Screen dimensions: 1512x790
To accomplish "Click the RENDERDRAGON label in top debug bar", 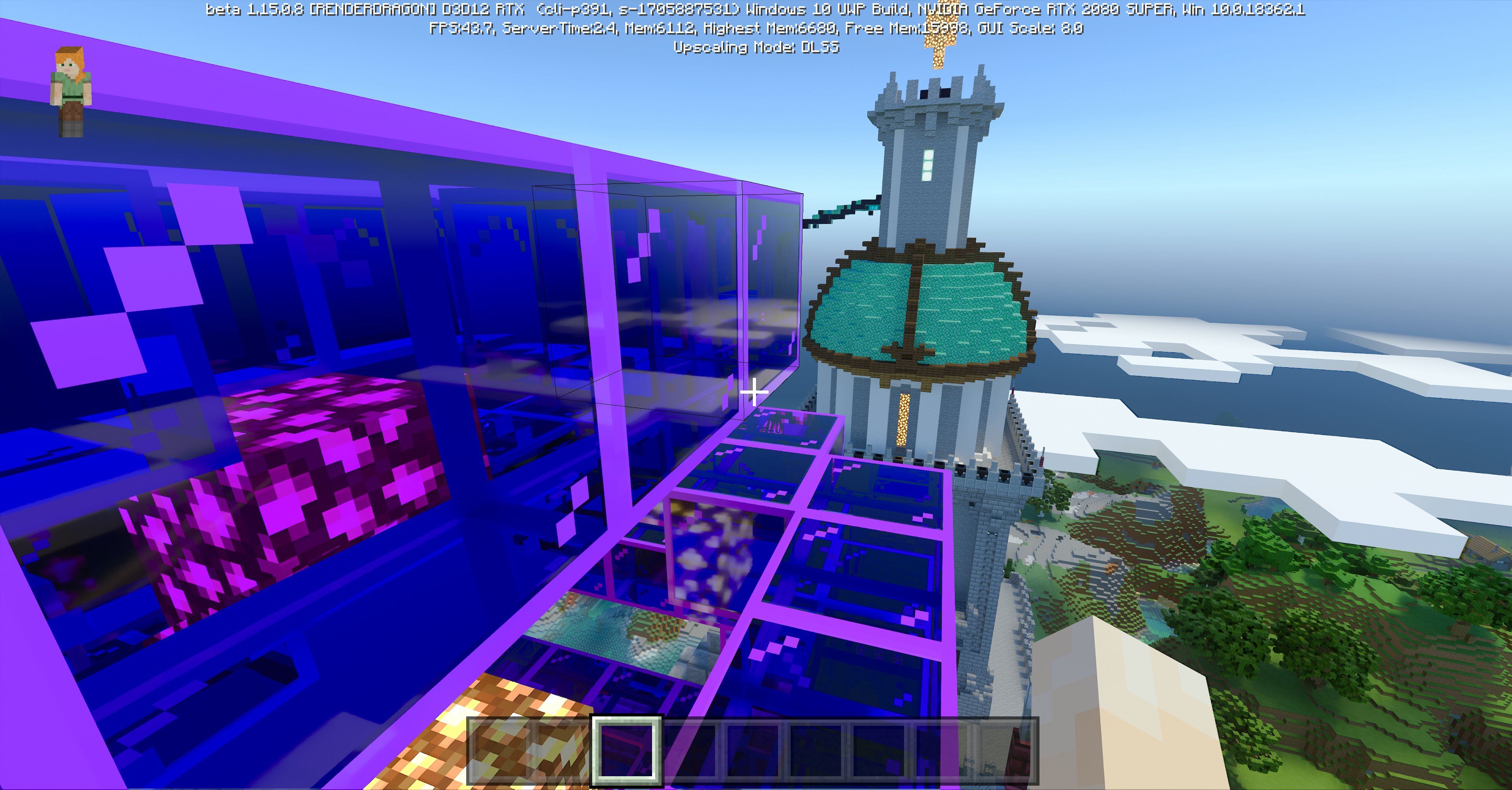I will 364,9.
